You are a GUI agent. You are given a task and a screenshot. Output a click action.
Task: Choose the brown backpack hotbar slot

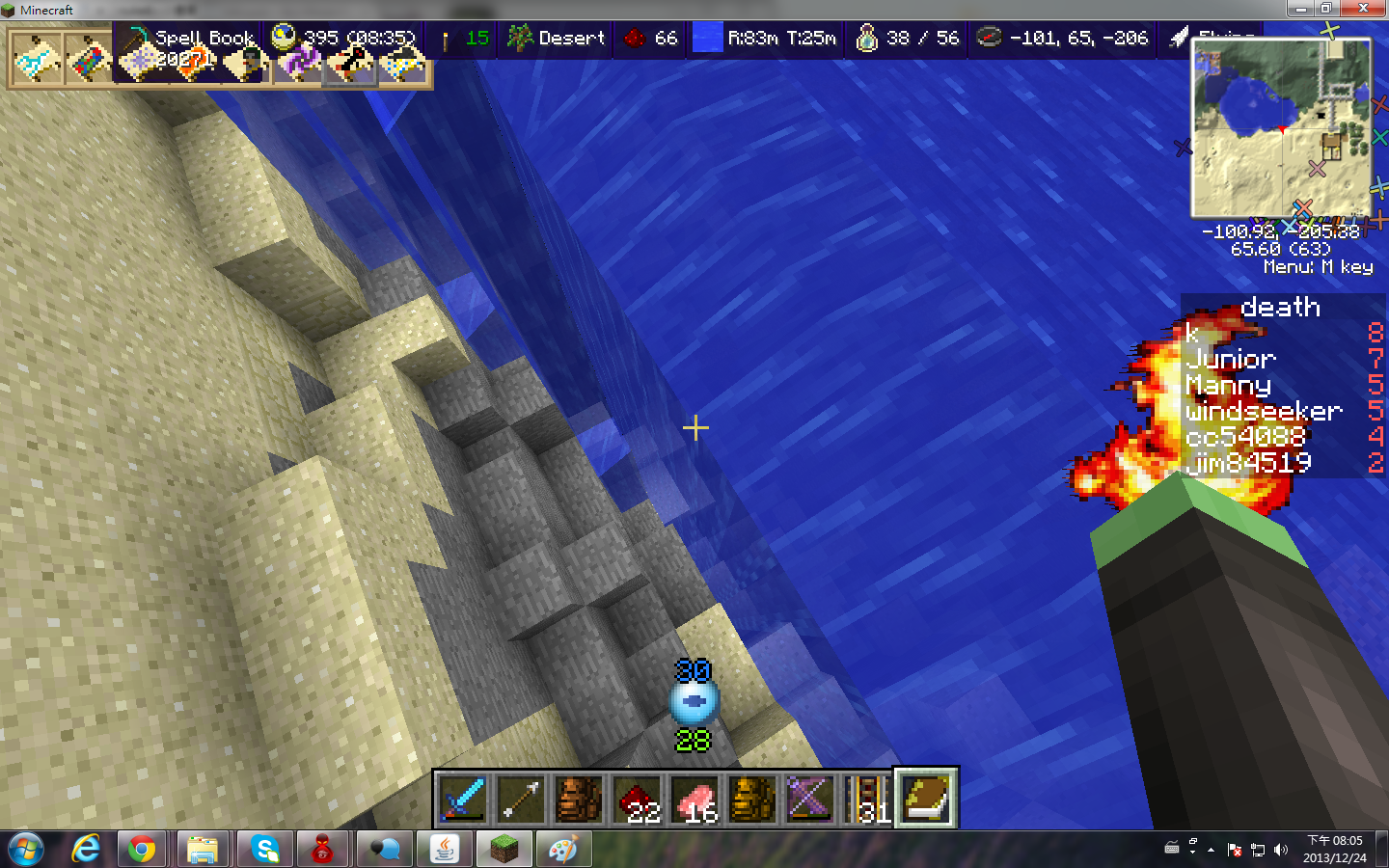point(579,799)
